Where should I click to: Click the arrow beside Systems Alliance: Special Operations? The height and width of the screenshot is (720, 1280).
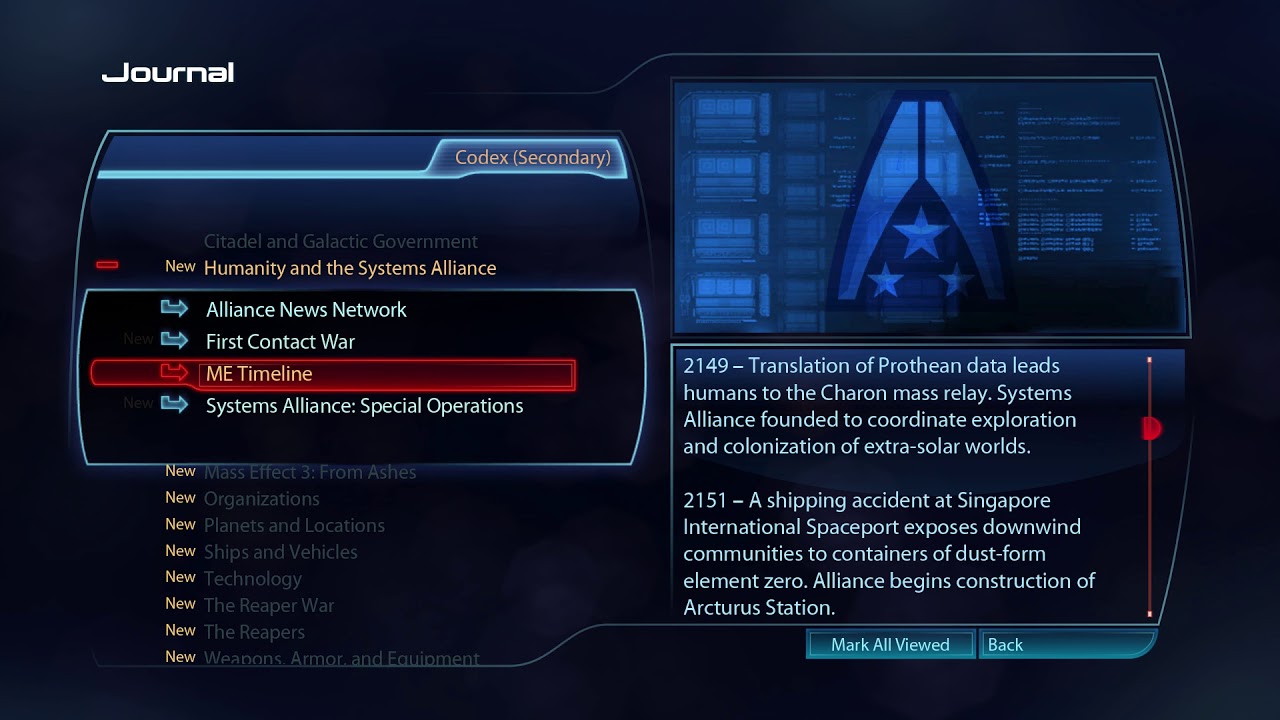[175, 405]
